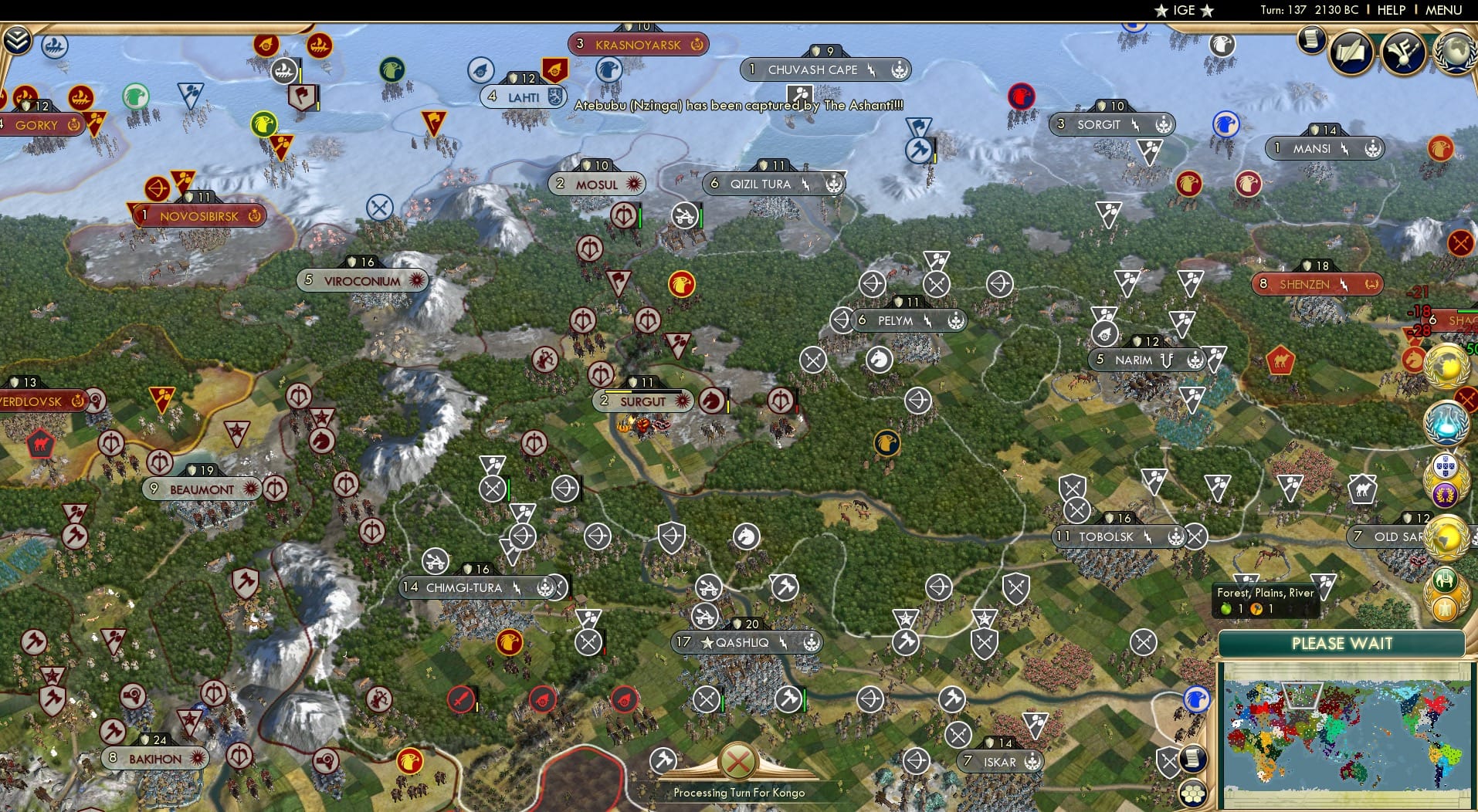The width and height of the screenshot is (1478, 812).
Task: Open HELP from the top bar
Action: click(1390, 10)
